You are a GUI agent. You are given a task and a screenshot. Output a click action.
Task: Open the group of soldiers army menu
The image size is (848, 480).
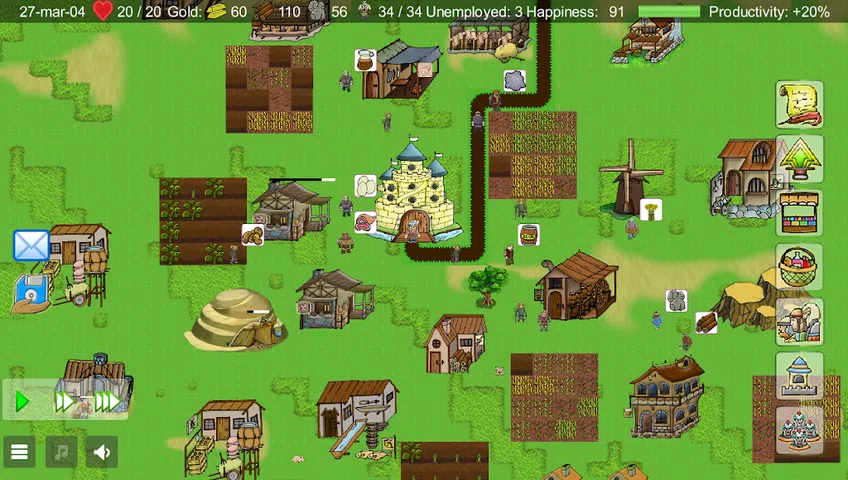(799, 430)
